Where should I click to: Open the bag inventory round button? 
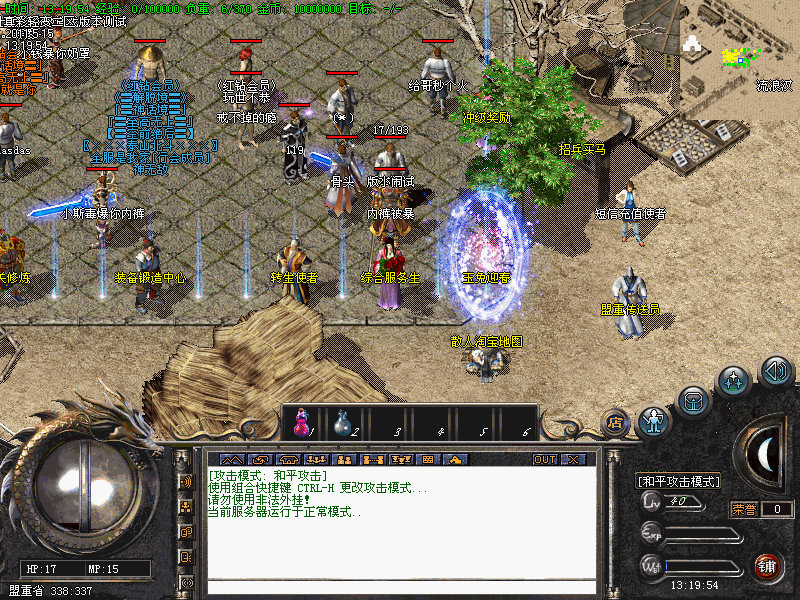coord(693,401)
